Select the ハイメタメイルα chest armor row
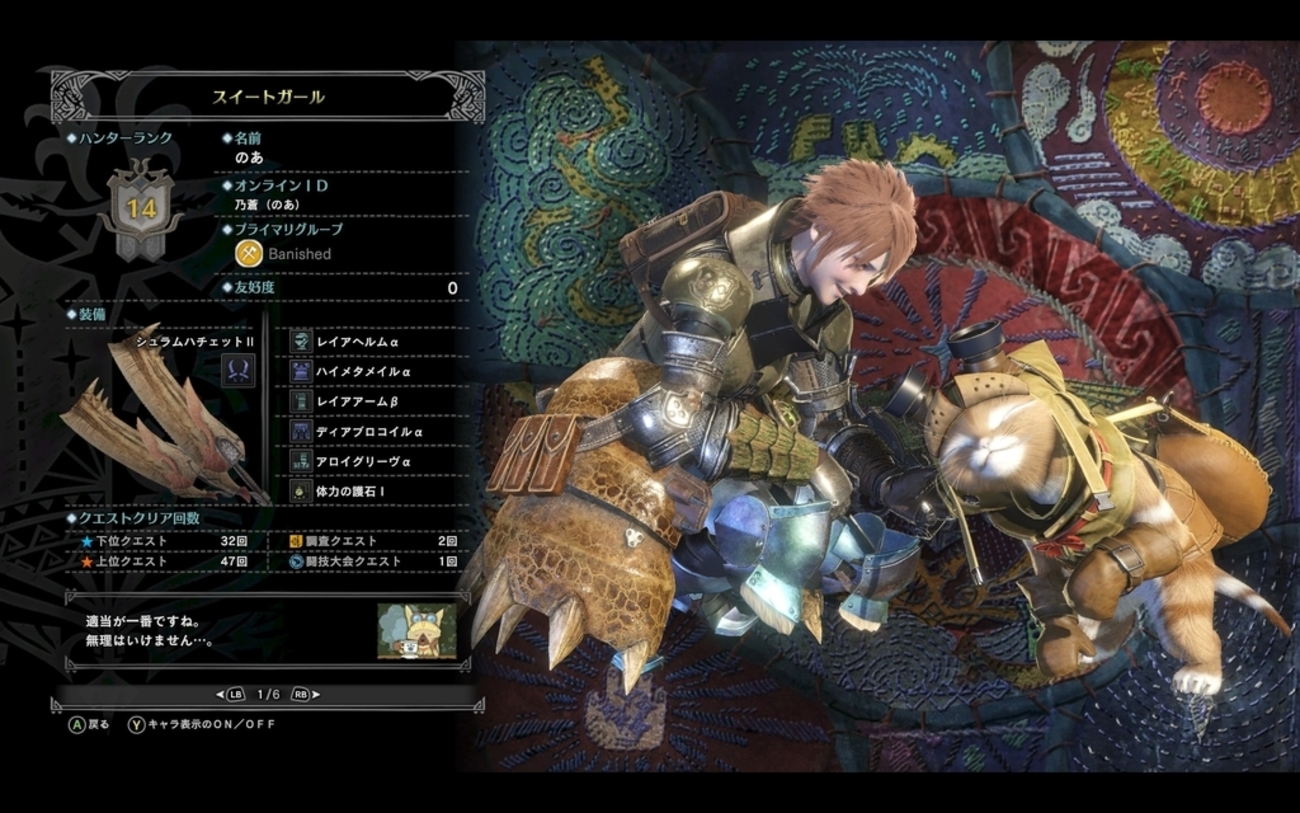Screen dimensions: 1300x813 pos(363,372)
